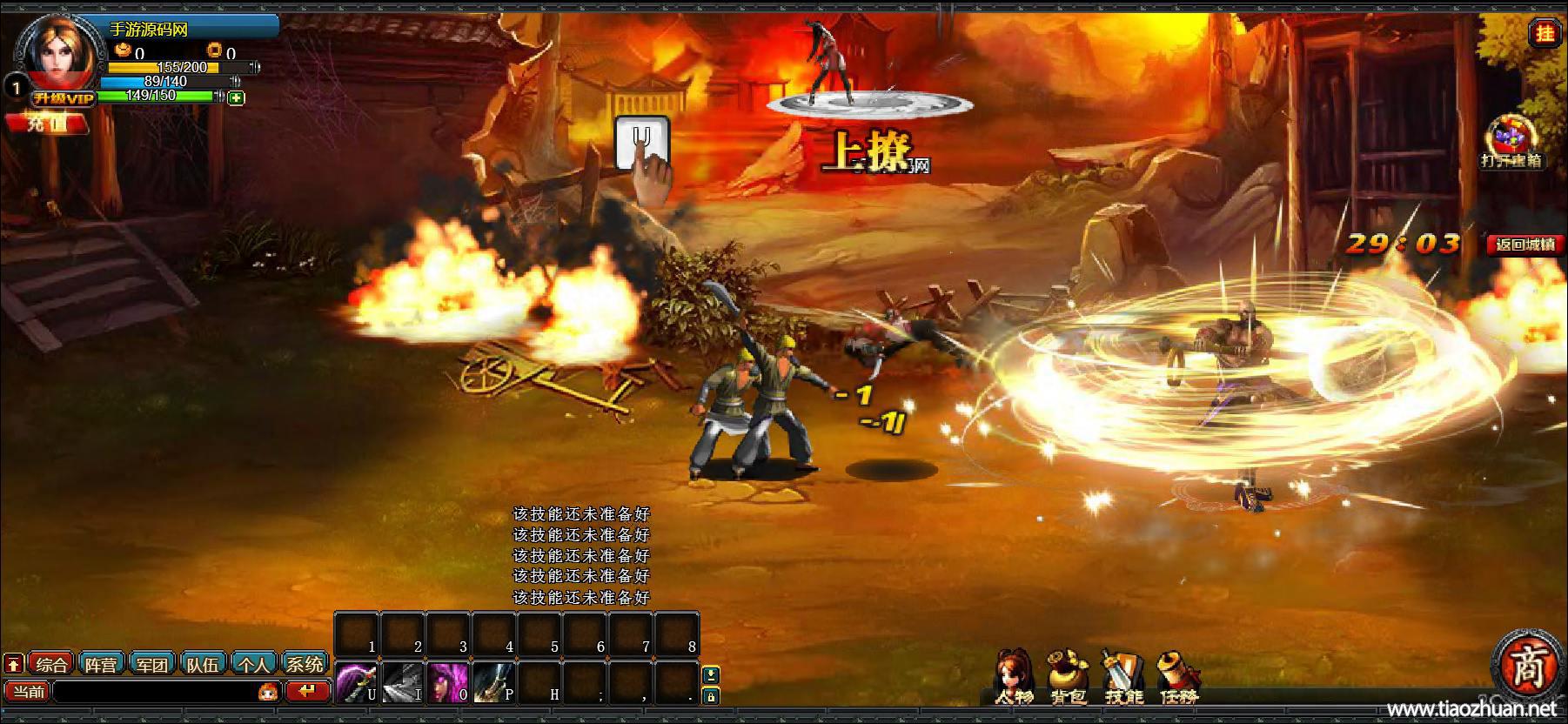
Task: Toggle the 挂 auto-battle button
Action: pyautogui.click(x=1545, y=34)
